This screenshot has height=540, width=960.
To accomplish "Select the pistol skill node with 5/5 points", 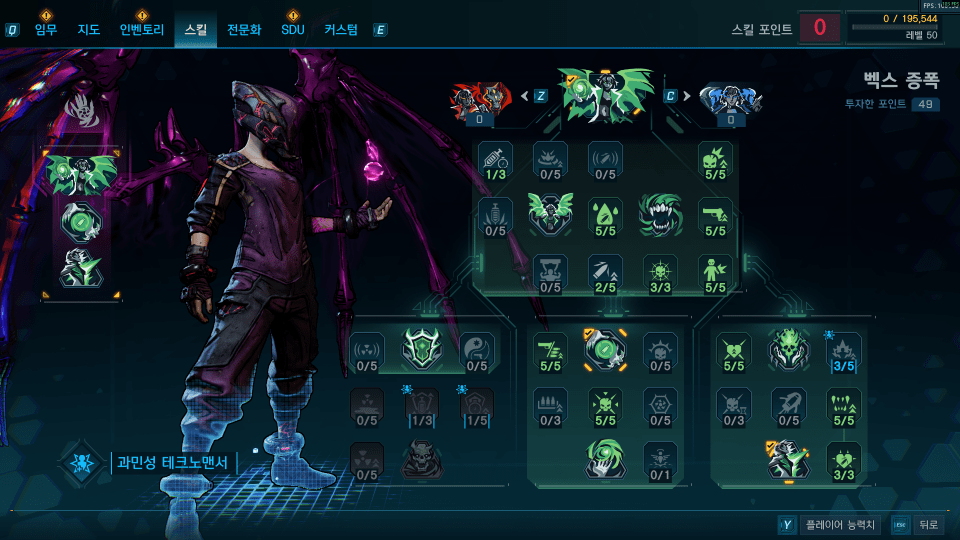I will (x=715, y=215).
